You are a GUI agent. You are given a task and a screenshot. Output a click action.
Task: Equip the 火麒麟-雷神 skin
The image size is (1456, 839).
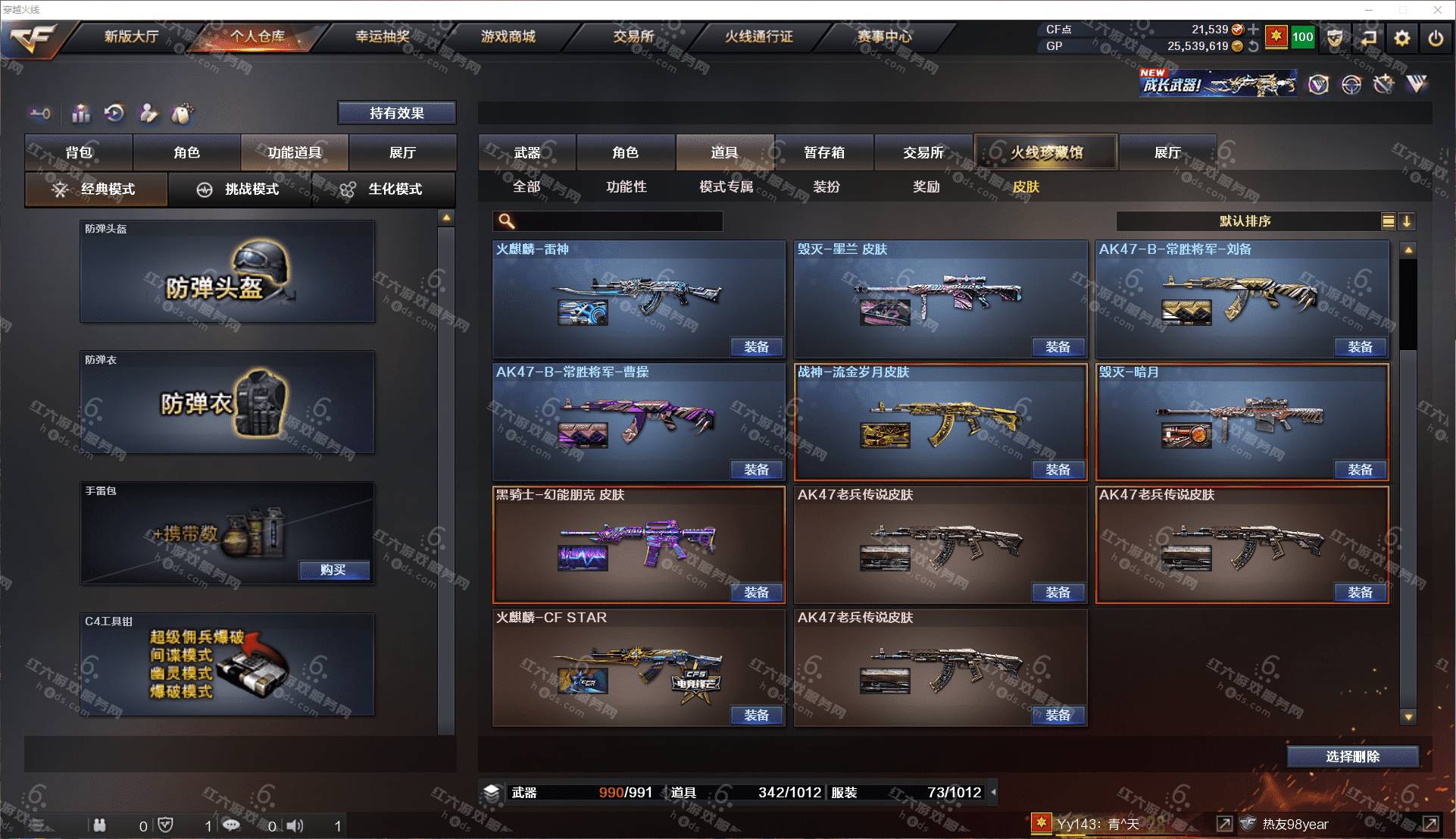point(756,347)
